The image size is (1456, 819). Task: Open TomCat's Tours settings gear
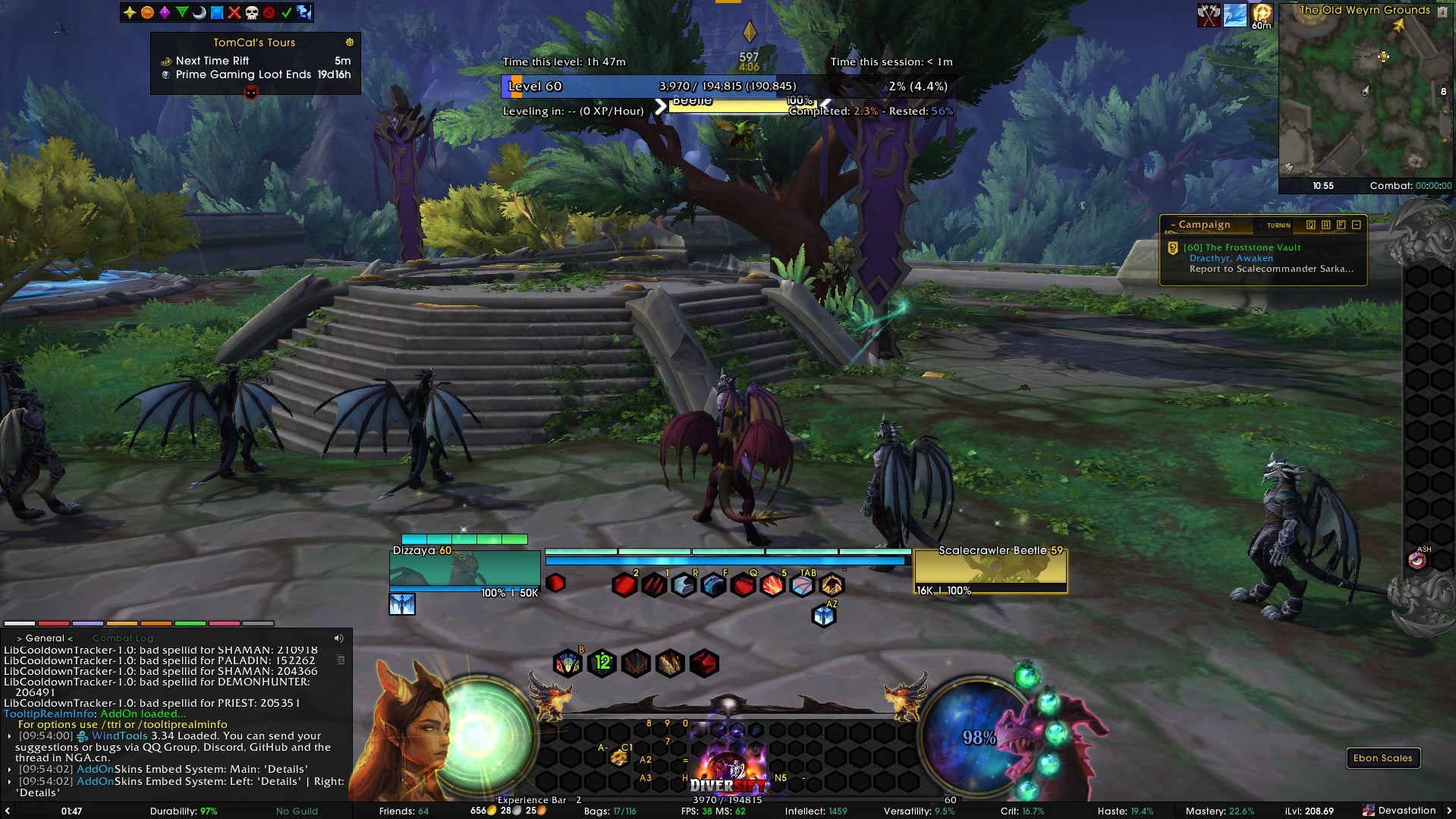coord(350,43)
